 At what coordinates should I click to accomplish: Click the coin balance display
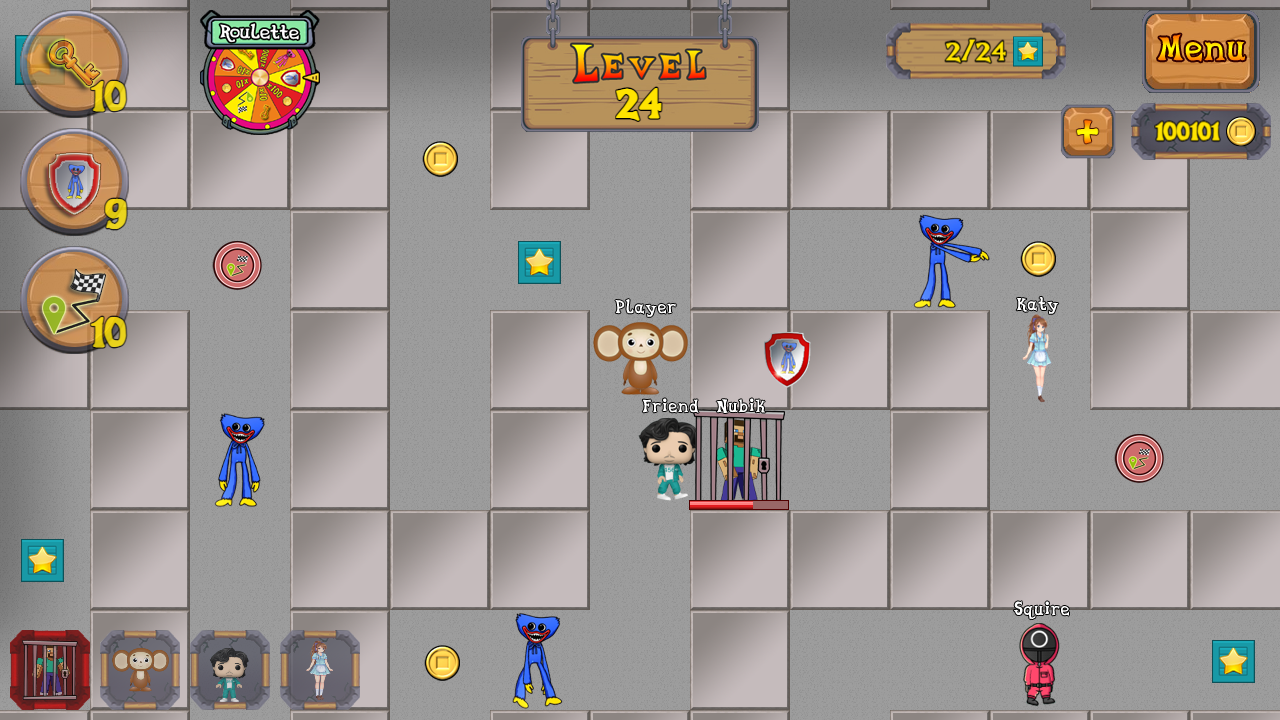click(1199, 131)
